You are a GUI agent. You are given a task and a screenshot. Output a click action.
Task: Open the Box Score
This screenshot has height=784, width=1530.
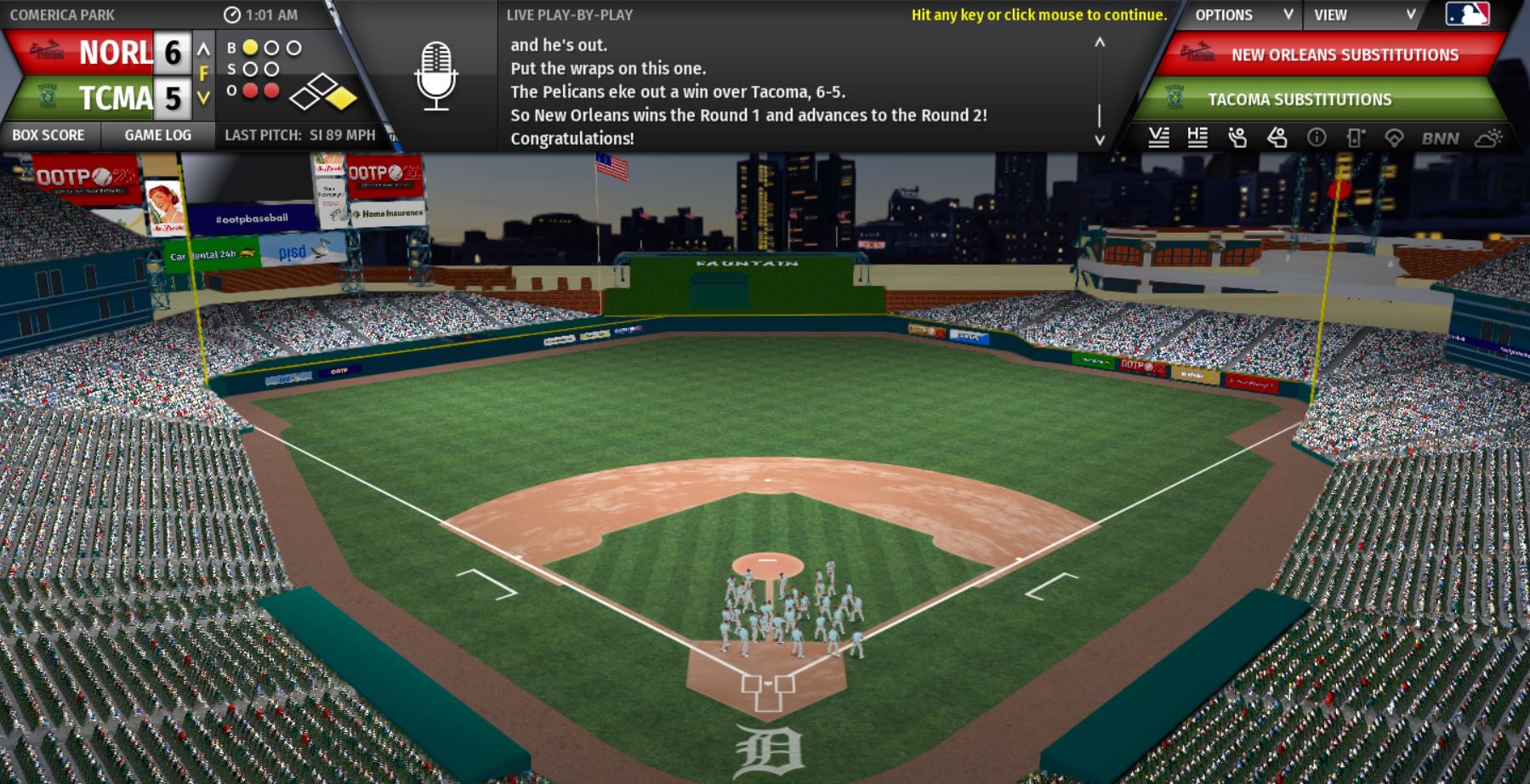point(48,135)
